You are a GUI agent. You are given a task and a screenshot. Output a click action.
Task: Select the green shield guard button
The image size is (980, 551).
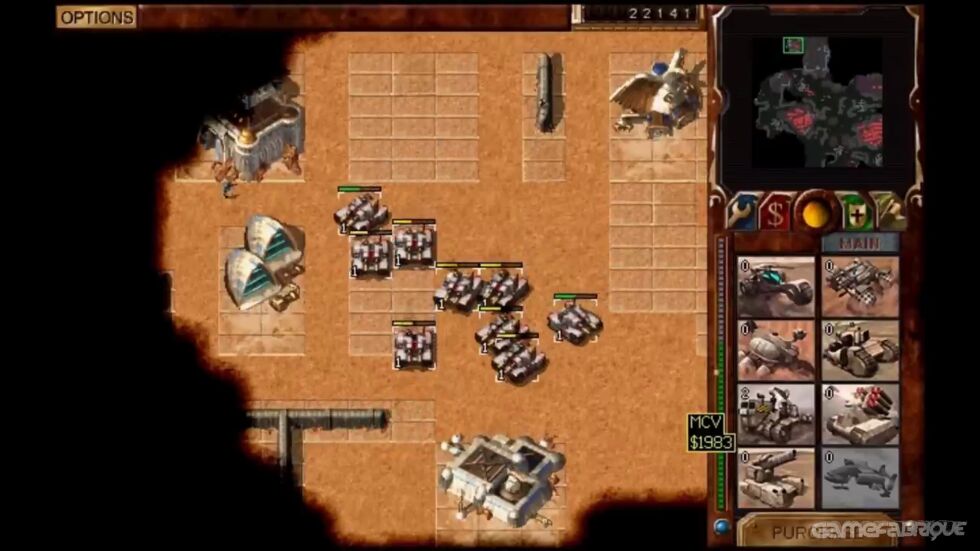856,213
